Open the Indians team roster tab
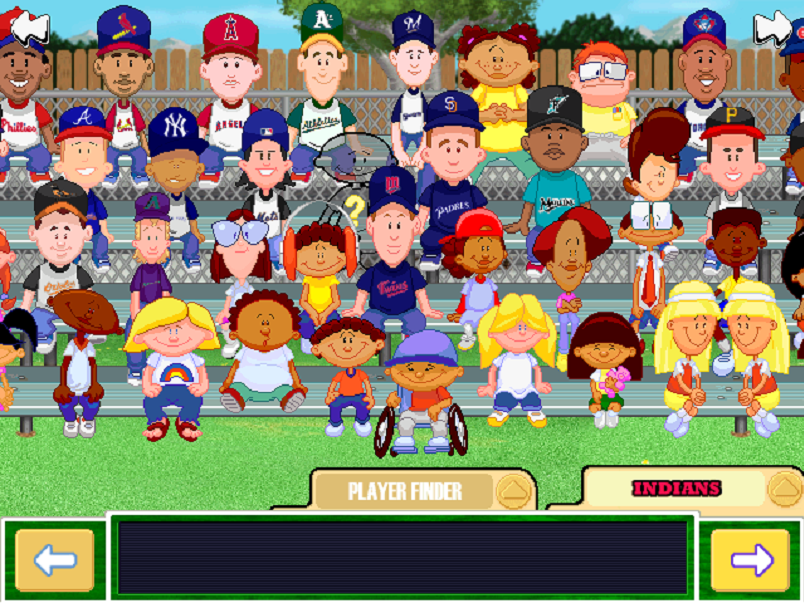This screenshot has width=804, height=603. click(676, 488)
